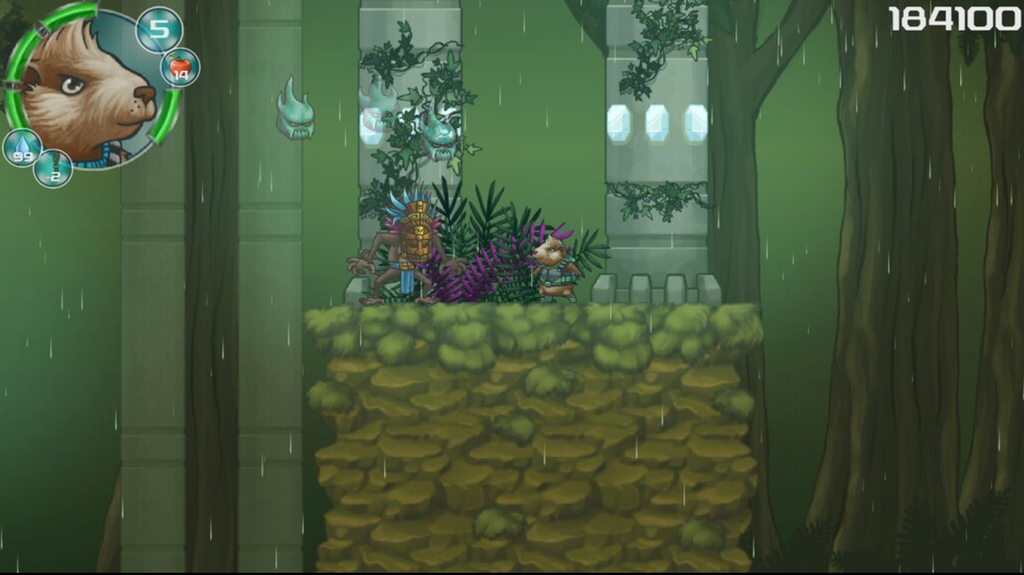The image size is (1024, 575).
Task: Click the water droplet icon
Action: pos(21,148)
